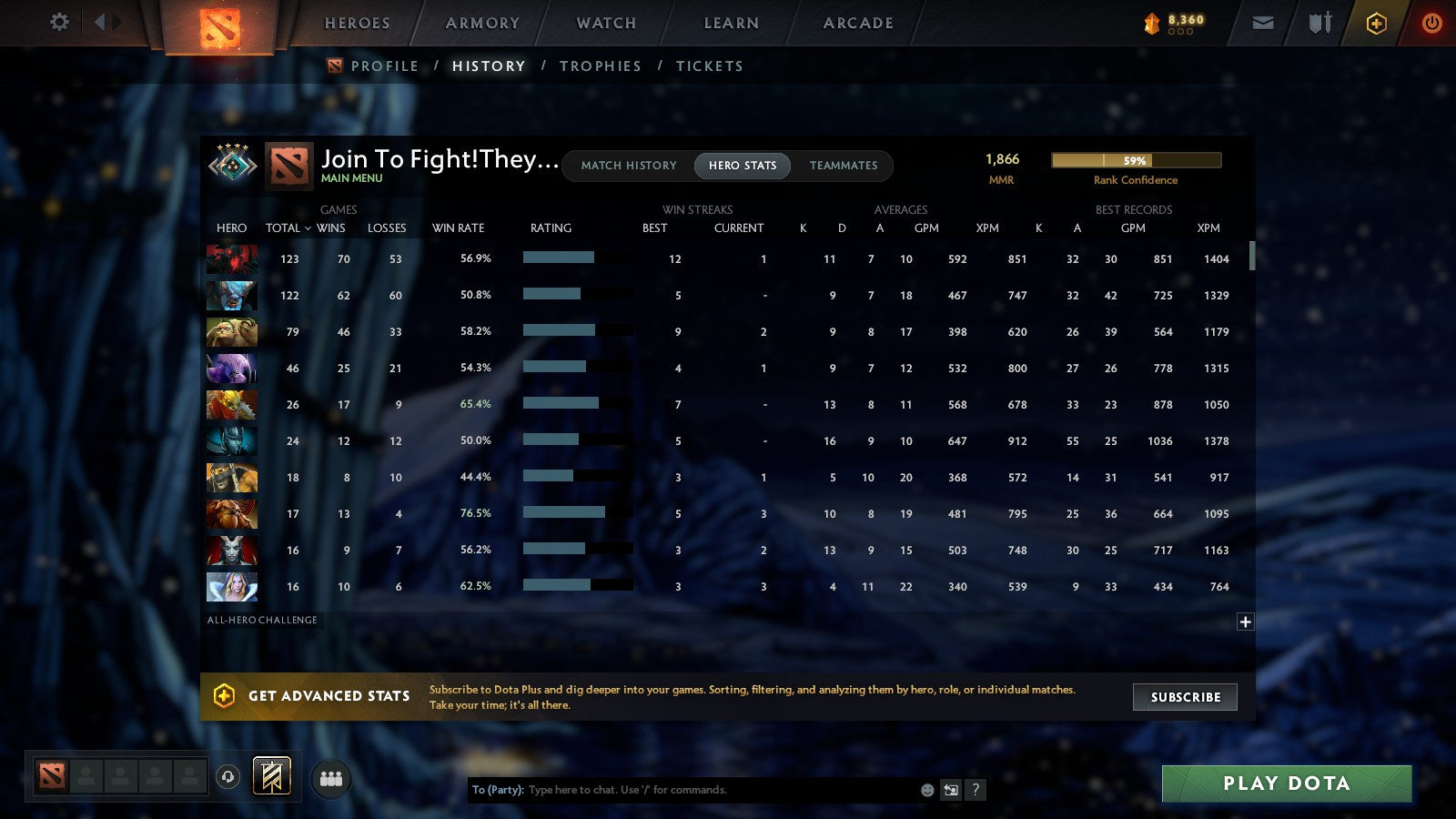Screen dimensions: 1456x819
Task: Open the Total column sort dropdown
Action: click(287, 228)
